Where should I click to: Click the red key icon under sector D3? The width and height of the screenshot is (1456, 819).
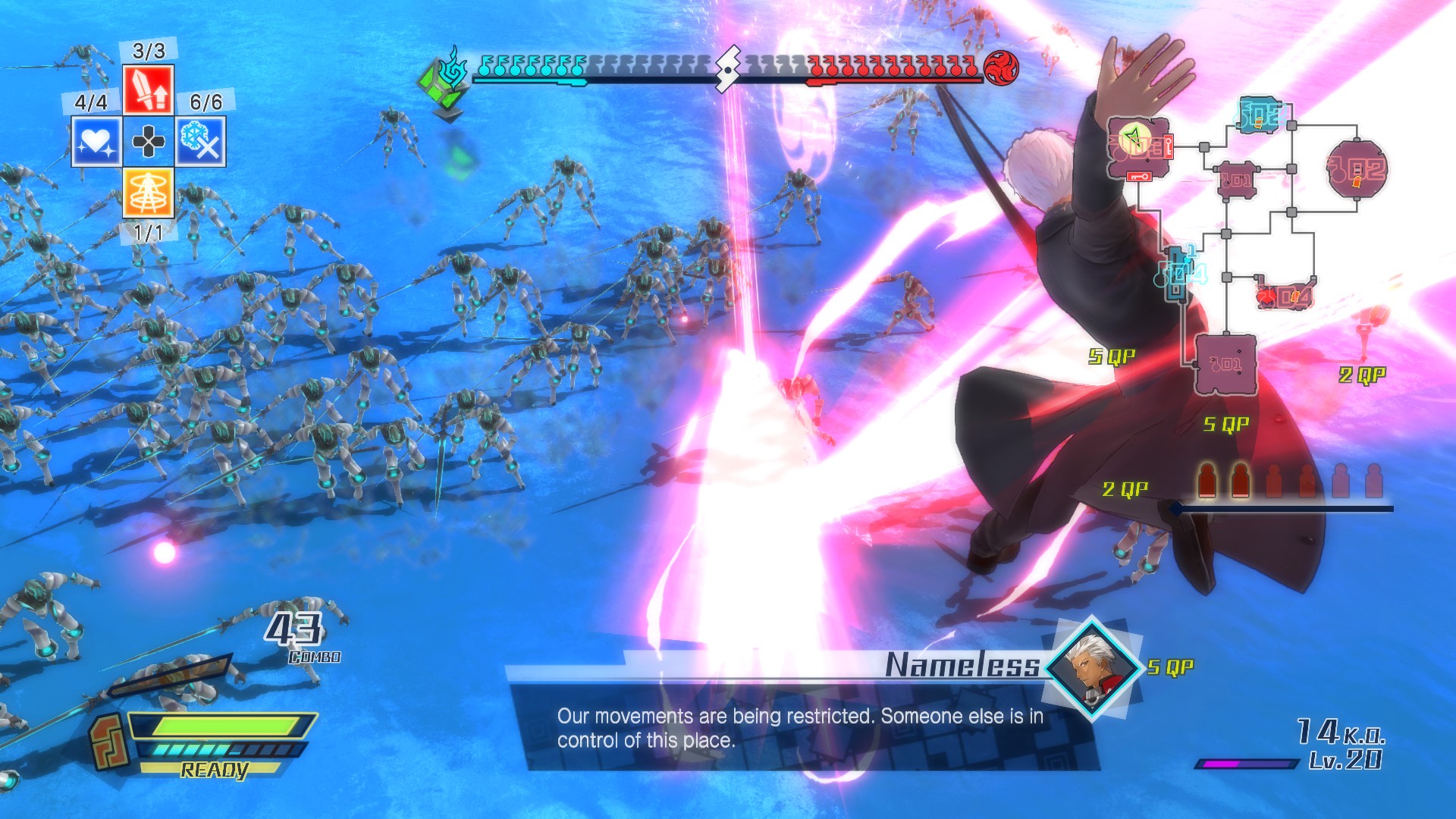(x=1138, y=176)
